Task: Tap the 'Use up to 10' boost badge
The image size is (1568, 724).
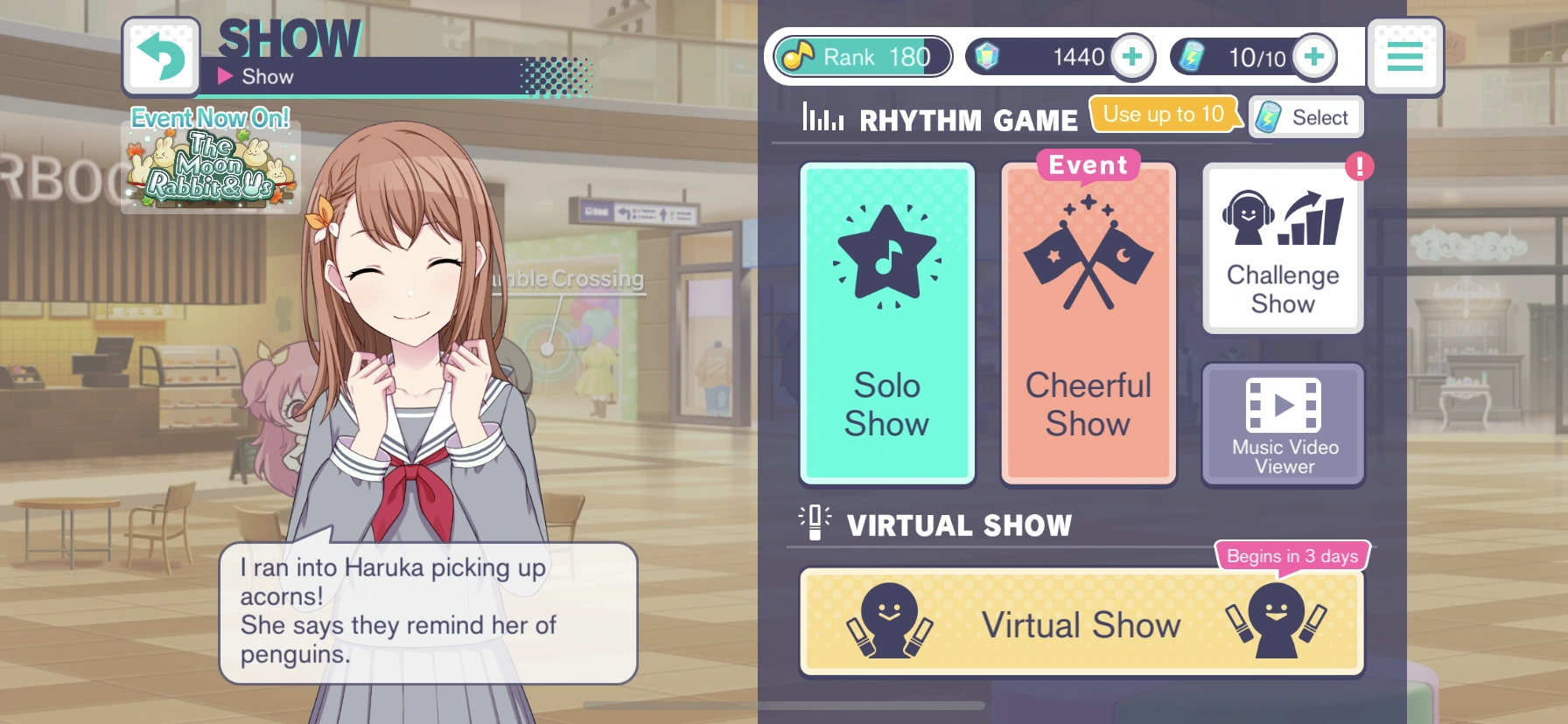Action: 1164,114
